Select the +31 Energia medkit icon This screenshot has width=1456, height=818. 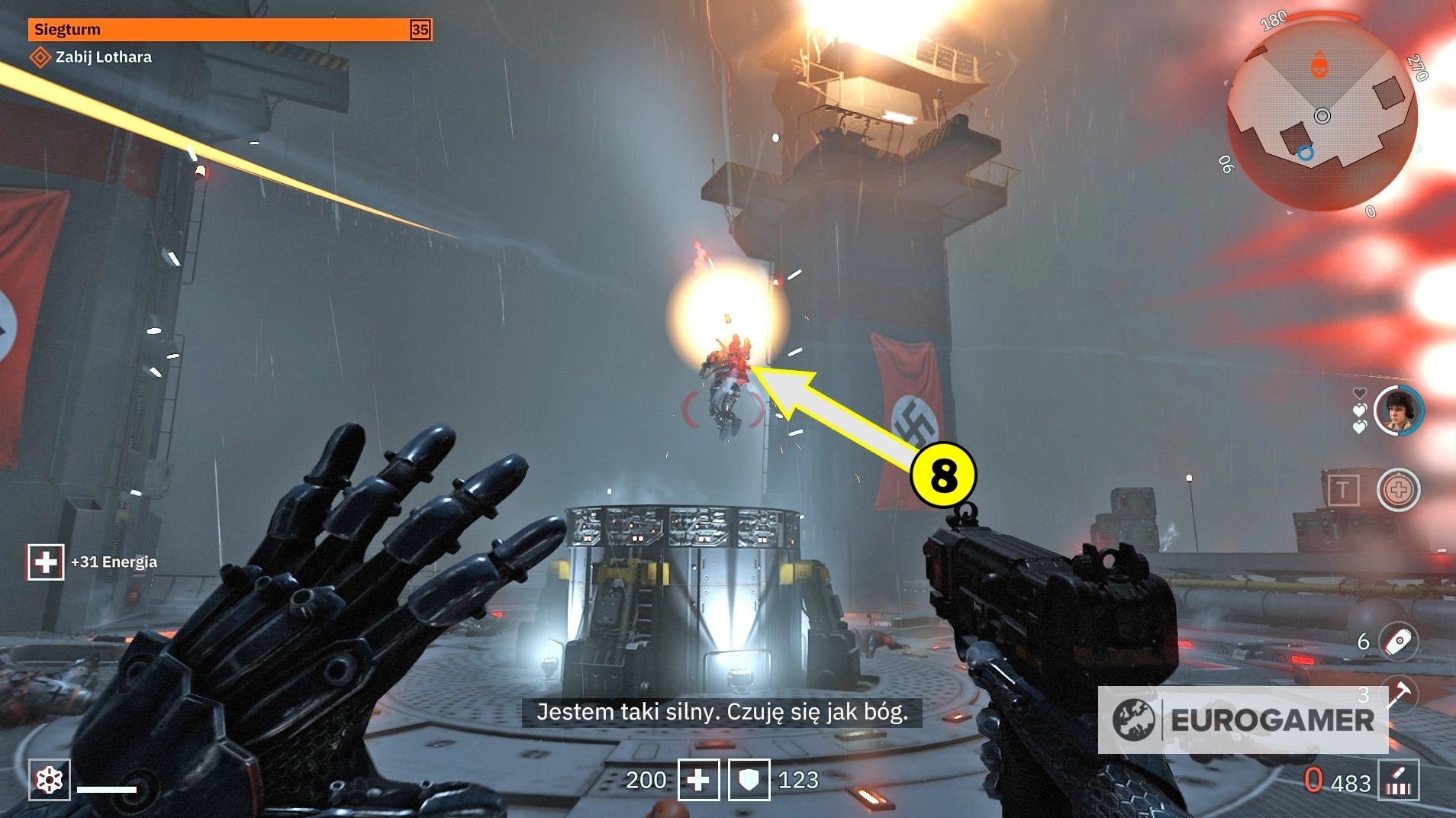46,561
